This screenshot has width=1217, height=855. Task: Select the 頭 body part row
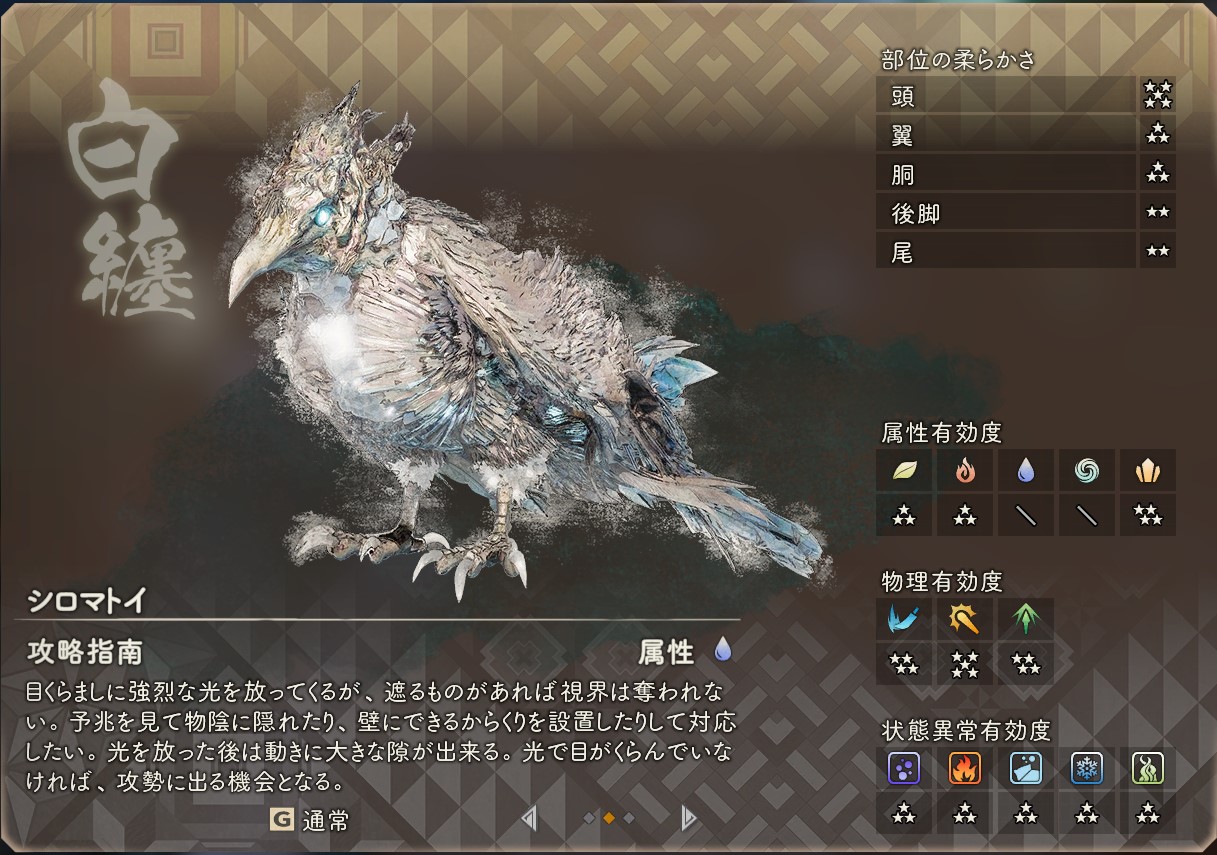click(x=1006, y=96)
